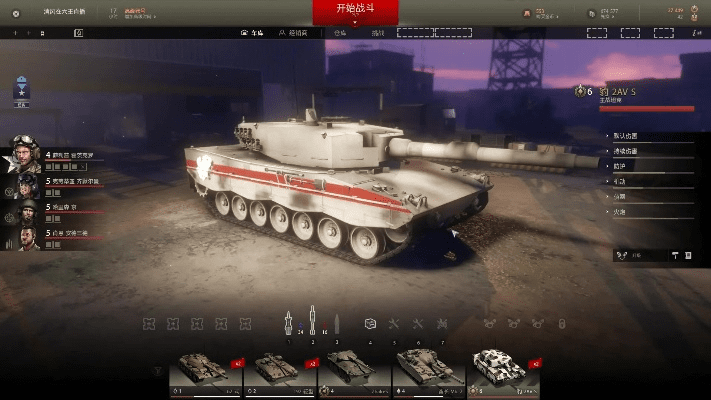Open the supply crate consumable slot
Image resolution: width=711 pixels, height=400 pixels.
coord(369,324)
